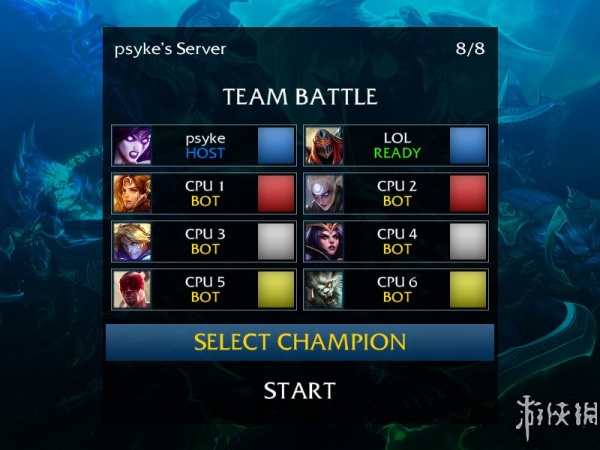
Task: Choose the CPU 6 bot row
Action: click(x=397, y=289)
